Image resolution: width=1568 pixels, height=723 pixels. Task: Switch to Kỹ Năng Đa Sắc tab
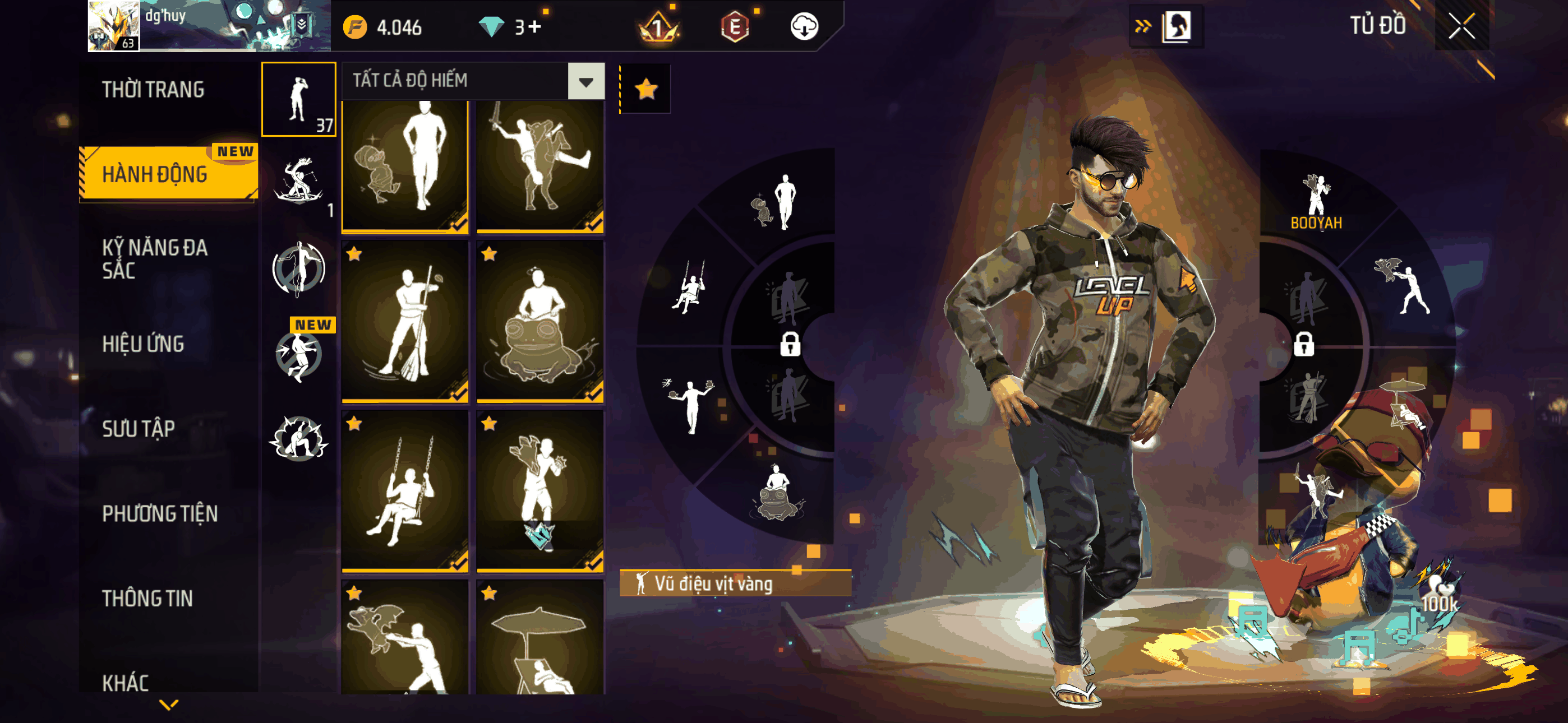tap(155, 258)
